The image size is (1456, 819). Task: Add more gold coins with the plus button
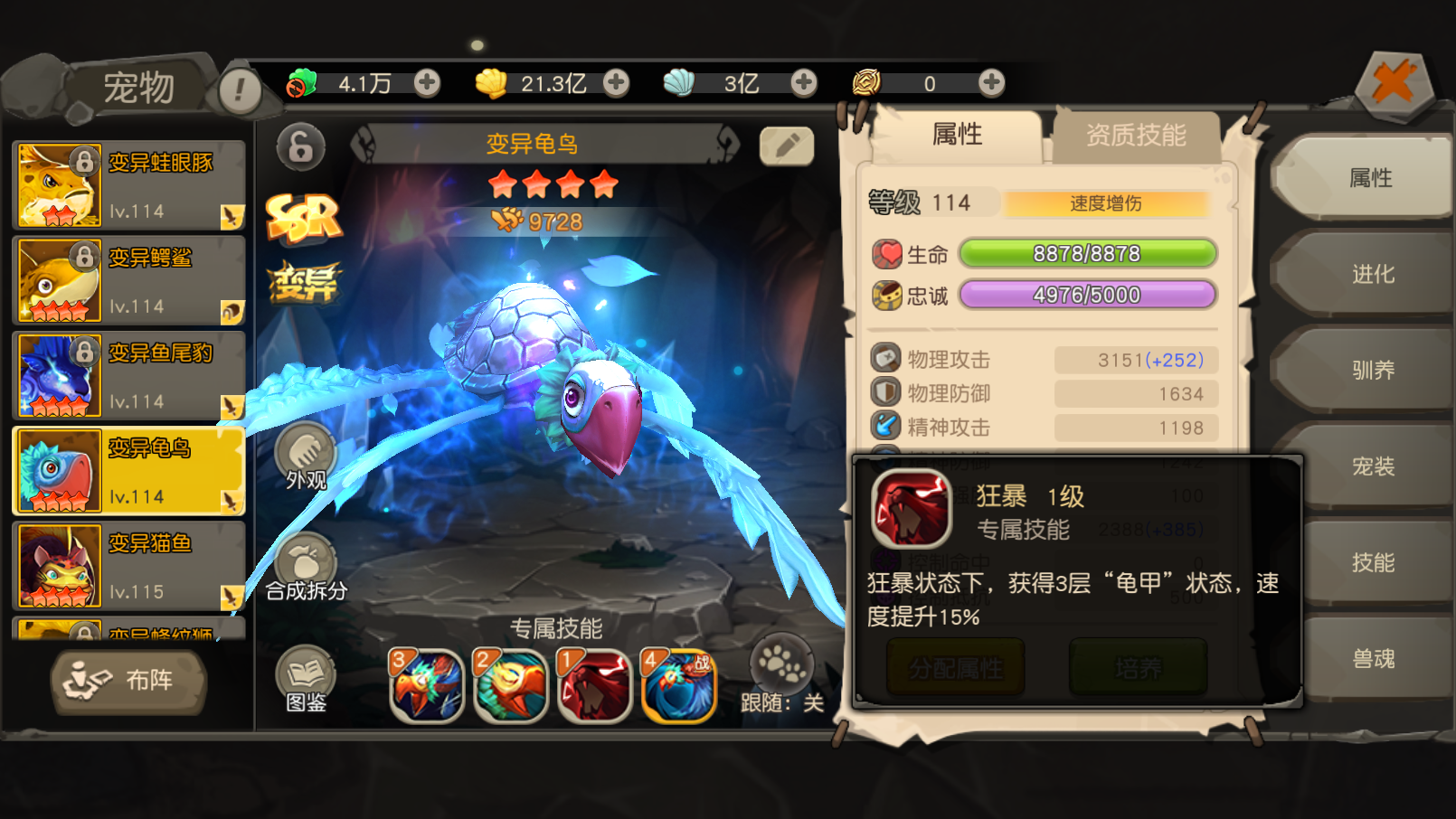point(616,83)
